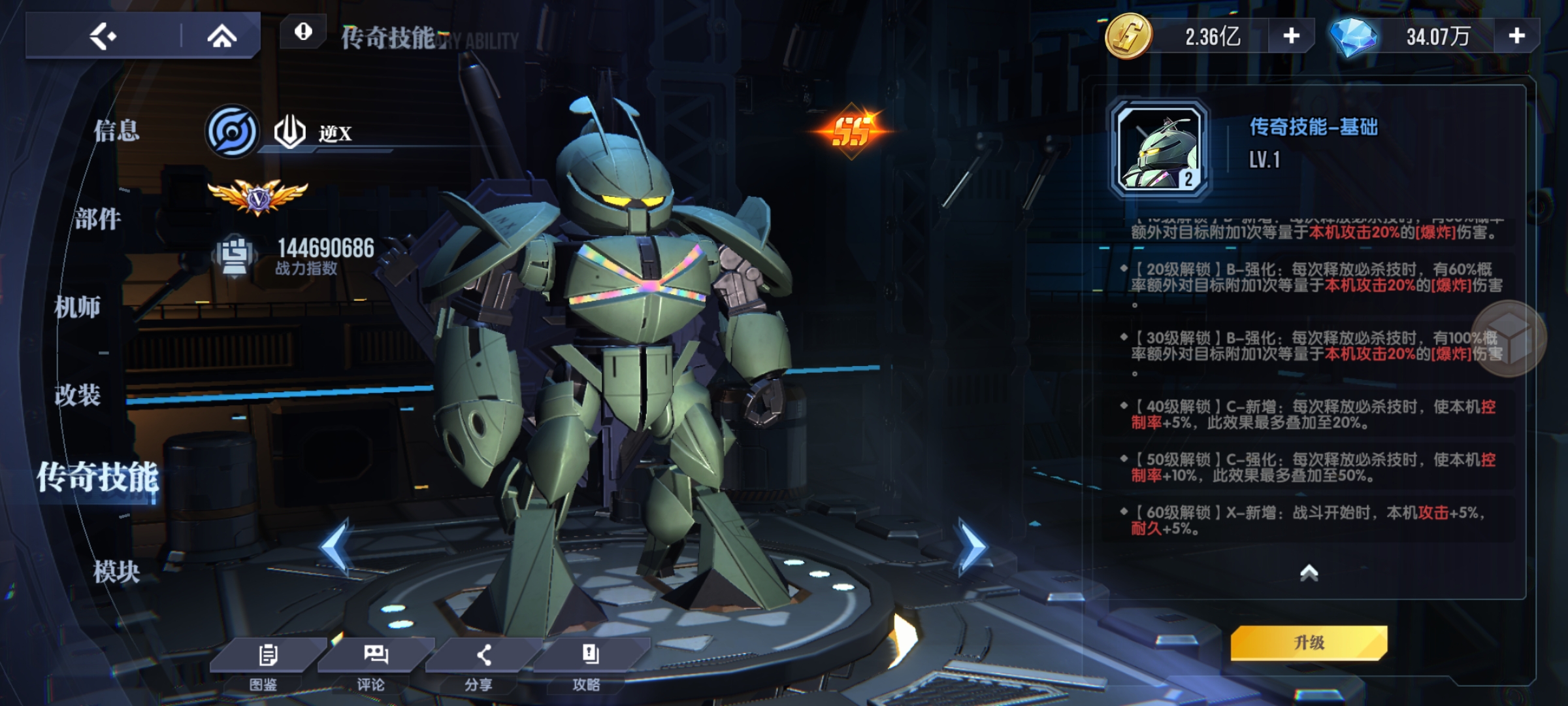Open the exclamation info button

[x=303, y=31]
